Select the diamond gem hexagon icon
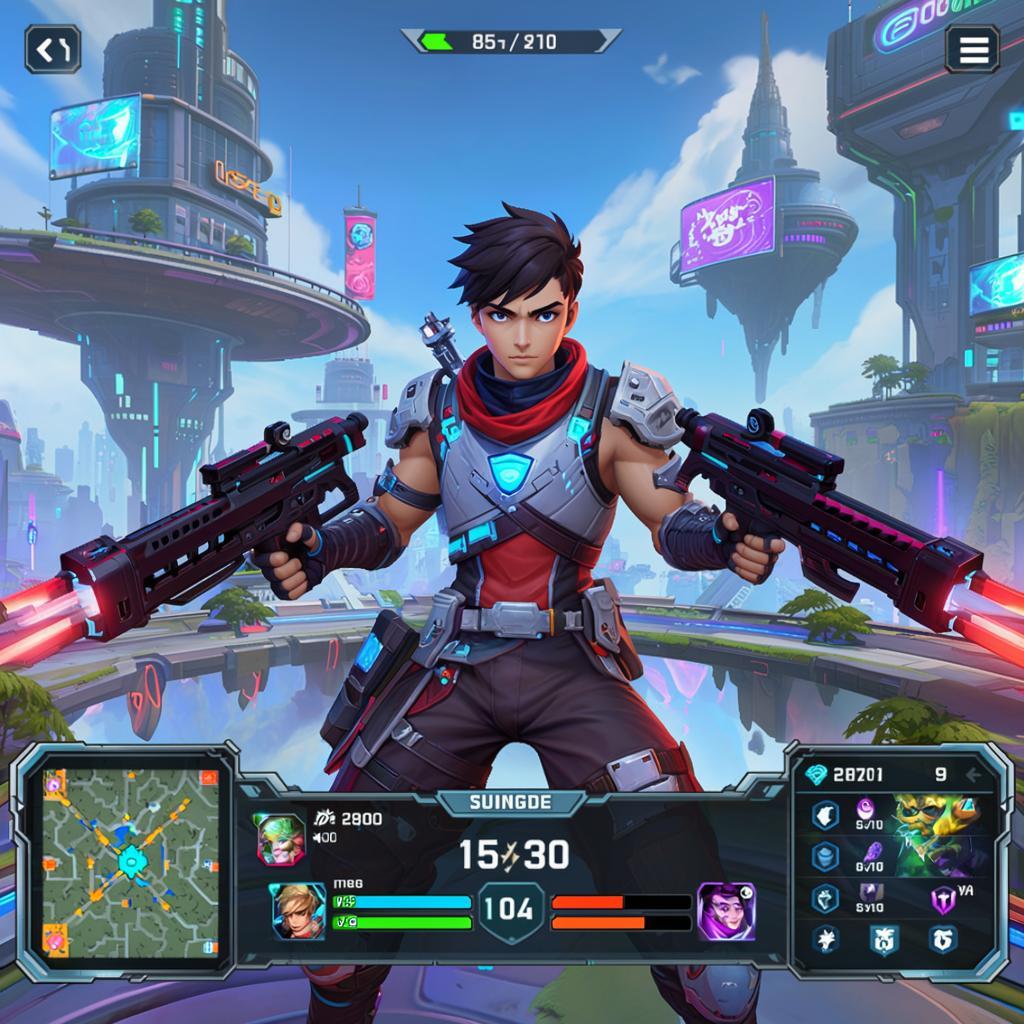 (x=825, y=897)
